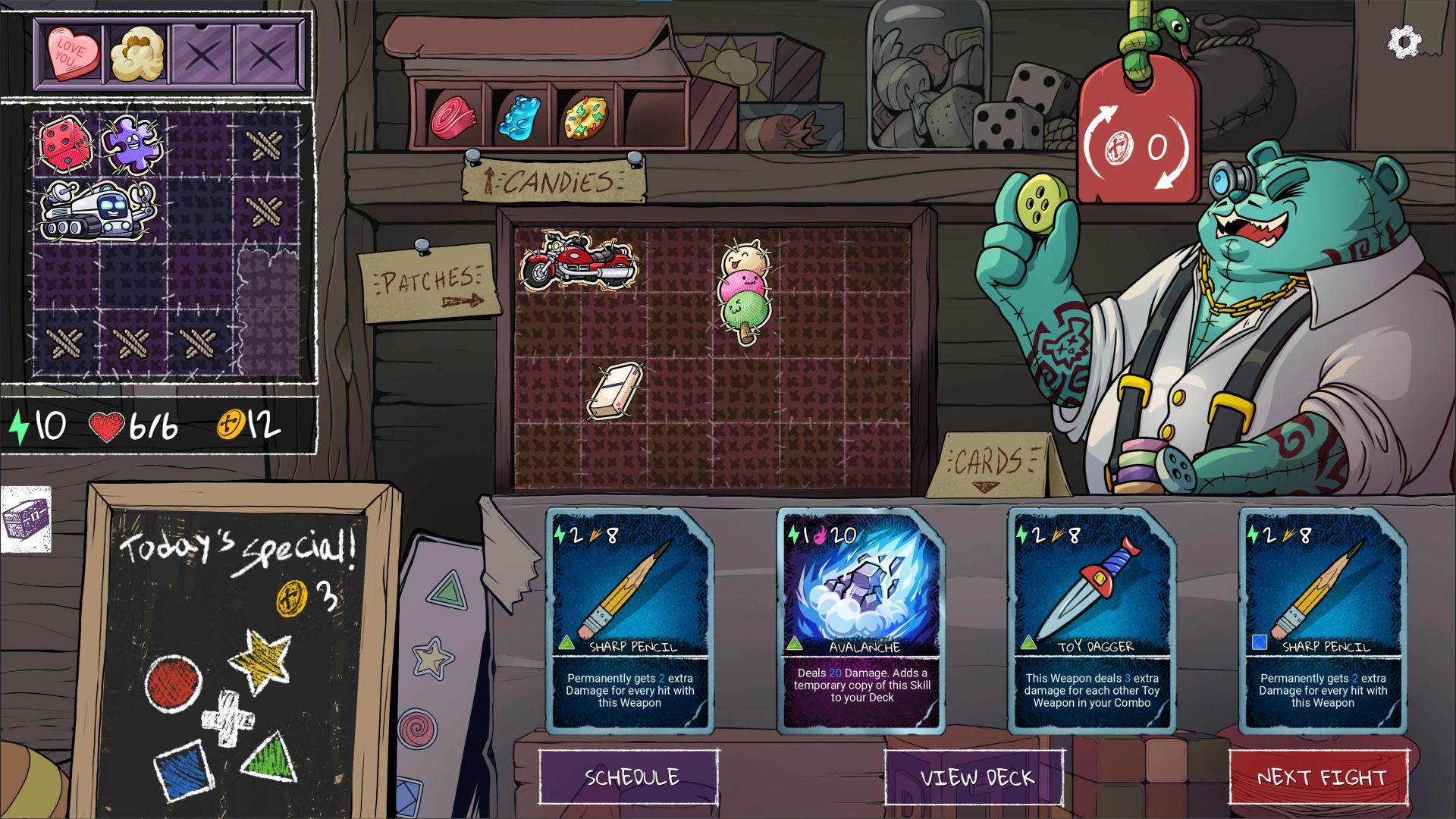This screenshot has width=1456, height=819.
Task: Open the treasure chest icon
Action: (x=26, y=520)
